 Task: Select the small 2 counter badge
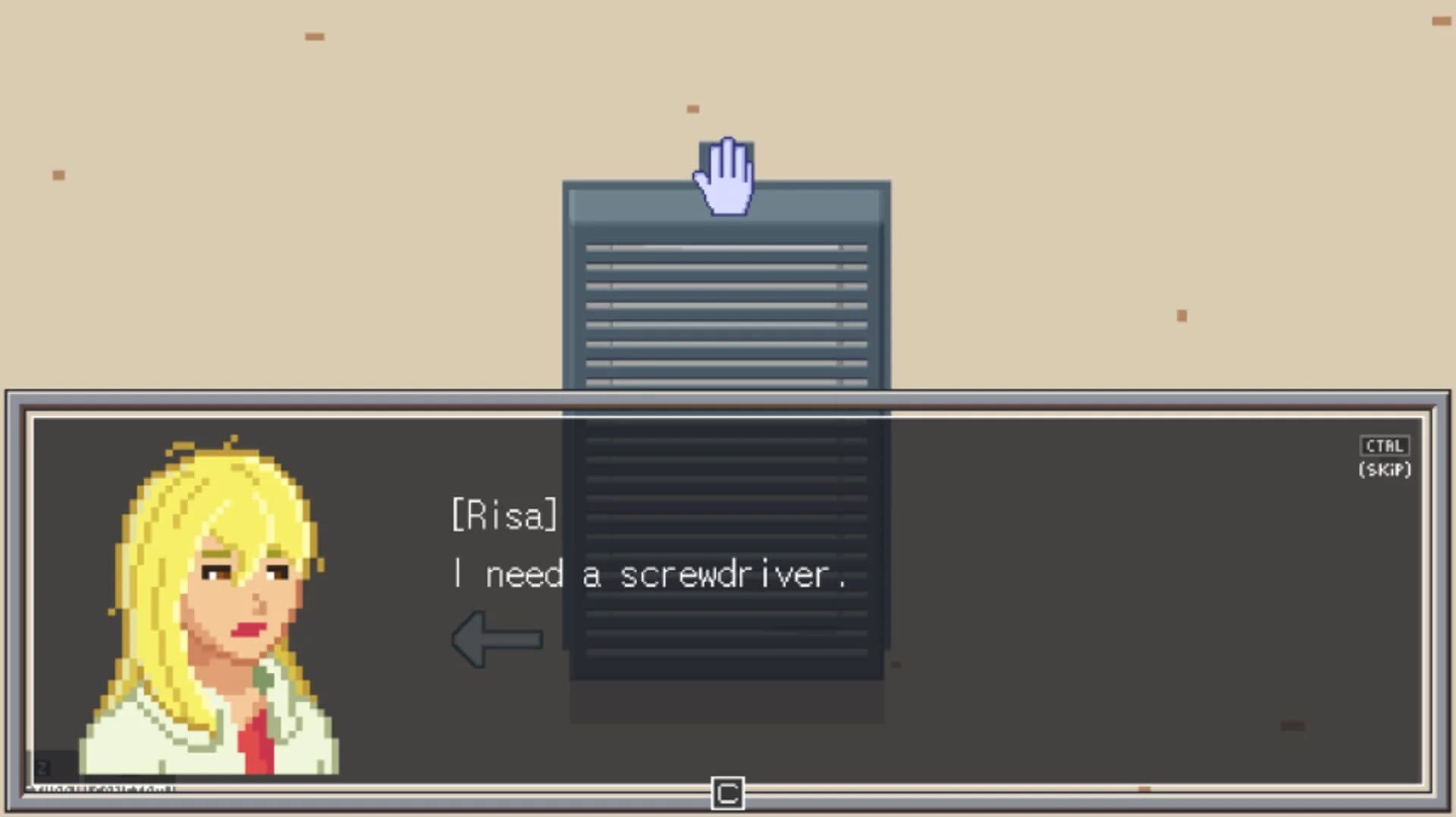[42, 767]
